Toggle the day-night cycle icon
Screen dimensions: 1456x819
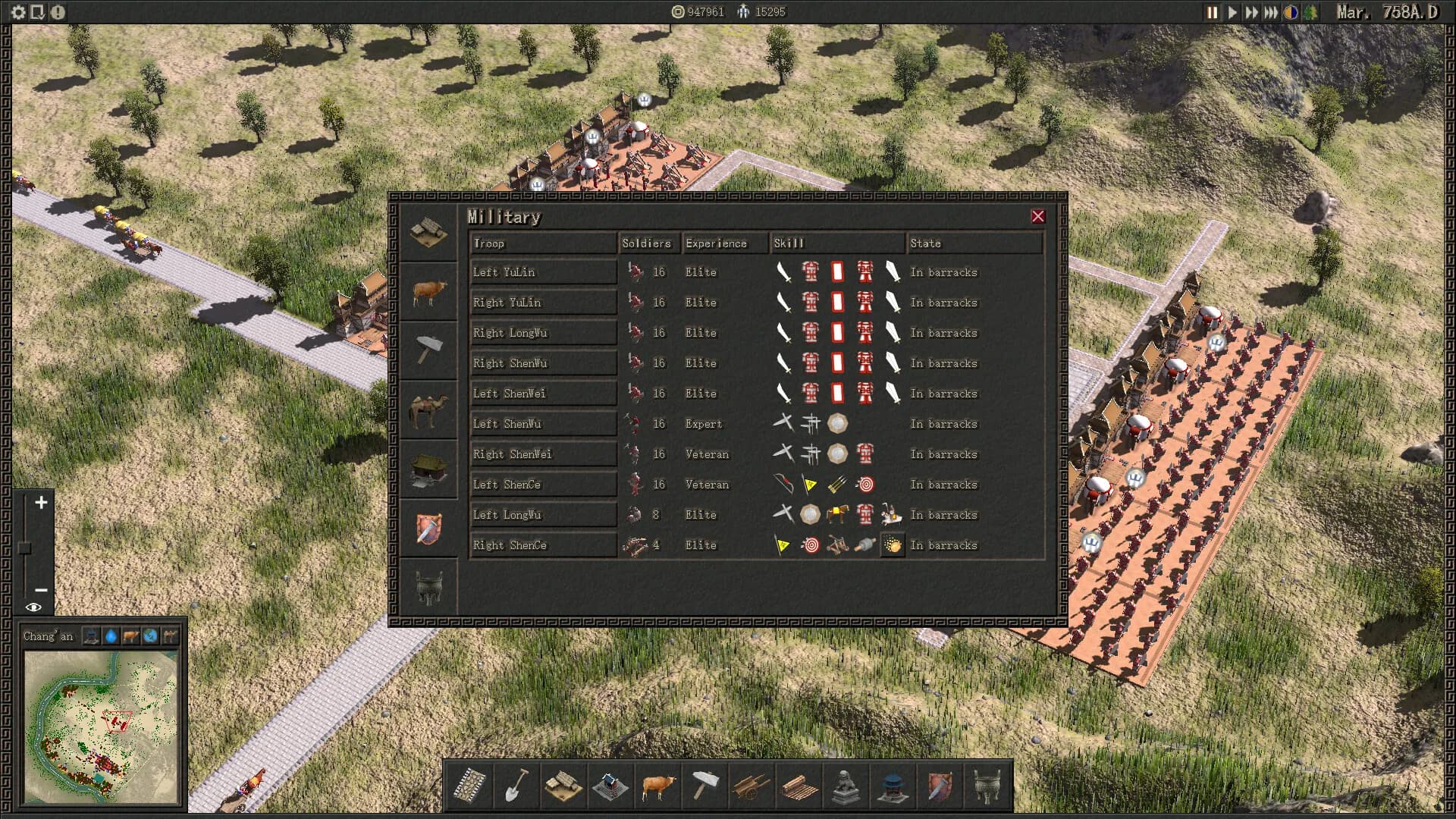point(1291,12)
